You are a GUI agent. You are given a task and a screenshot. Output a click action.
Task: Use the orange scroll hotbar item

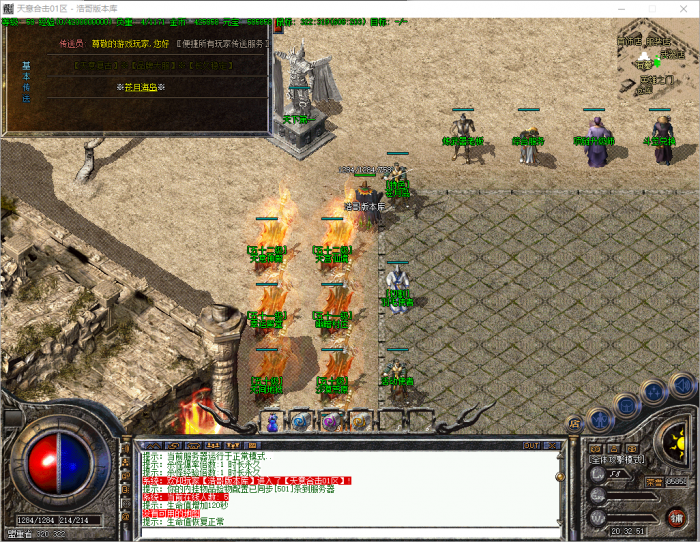point(358,423)
